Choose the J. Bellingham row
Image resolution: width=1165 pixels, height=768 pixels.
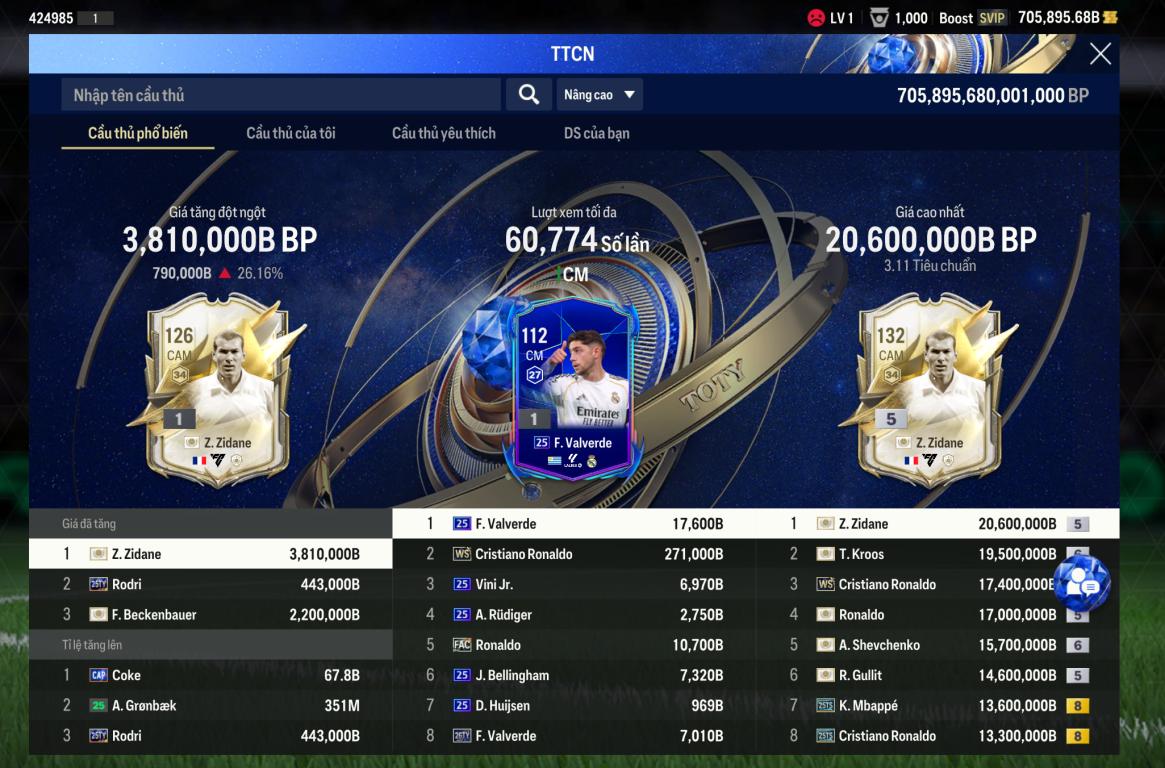click(573, 675)
